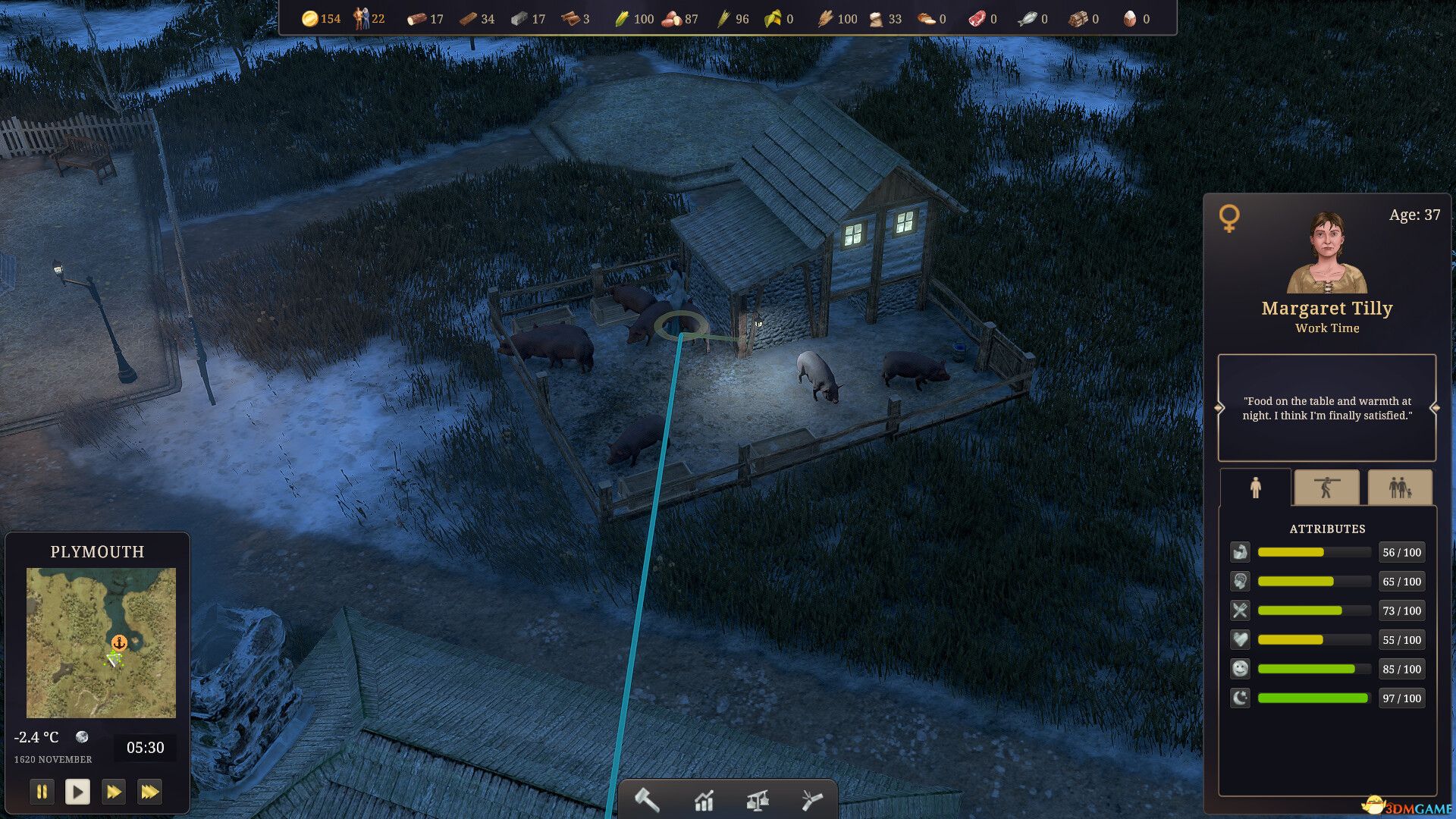The width and height of the screenshot is (1456, 819).
Task: Click Margaret Tilly's portrait
Action: pos(1327,253)
